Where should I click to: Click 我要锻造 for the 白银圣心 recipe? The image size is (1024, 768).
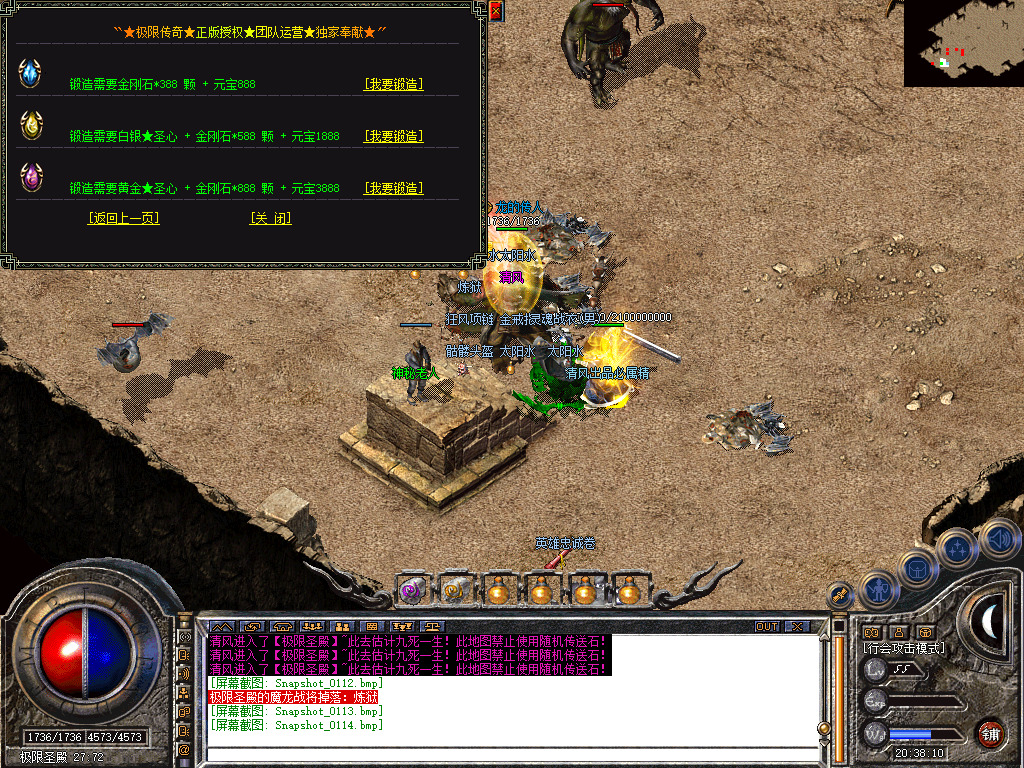pos(393,136)
